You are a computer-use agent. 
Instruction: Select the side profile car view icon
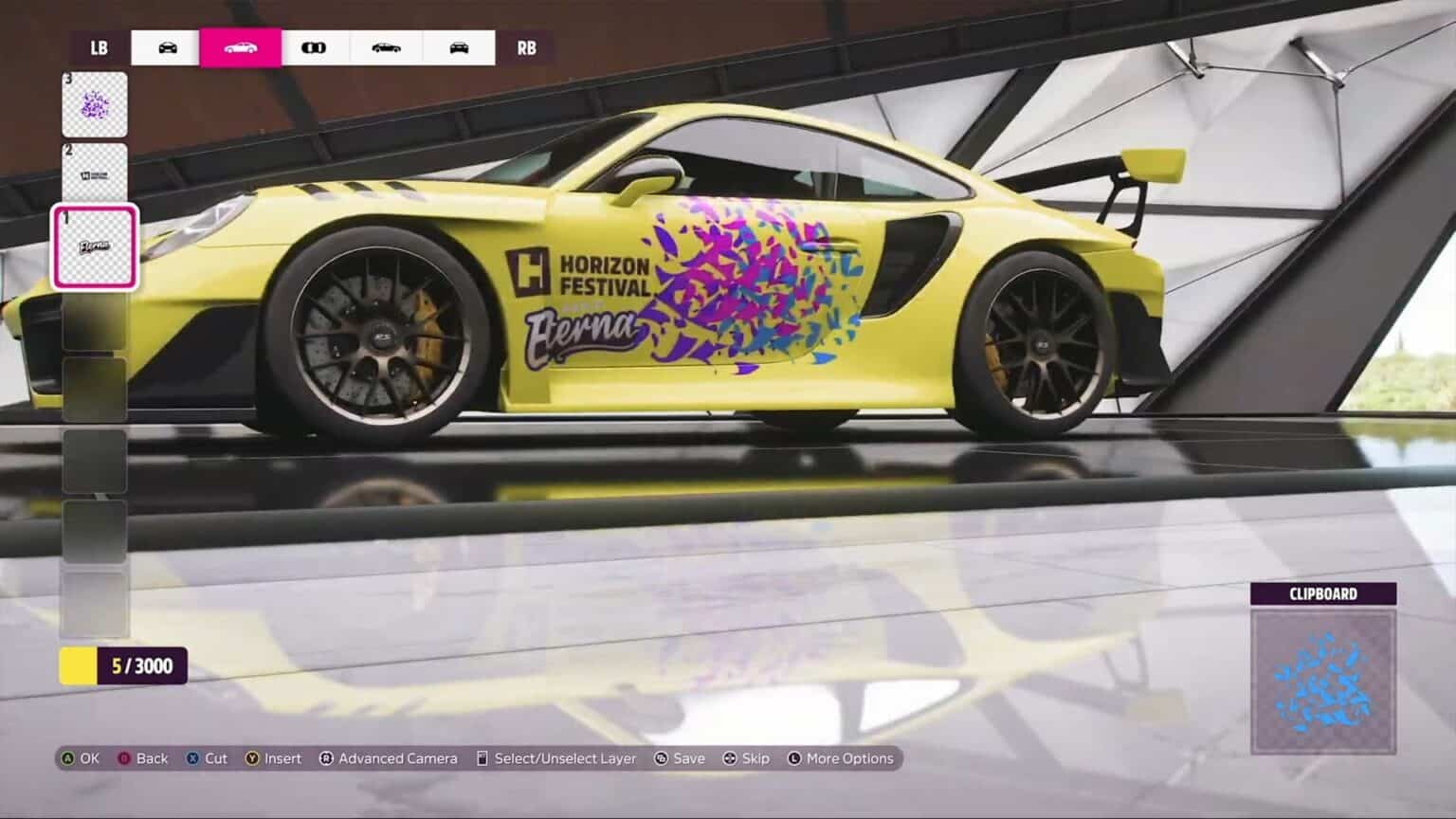tap(241, 47)
